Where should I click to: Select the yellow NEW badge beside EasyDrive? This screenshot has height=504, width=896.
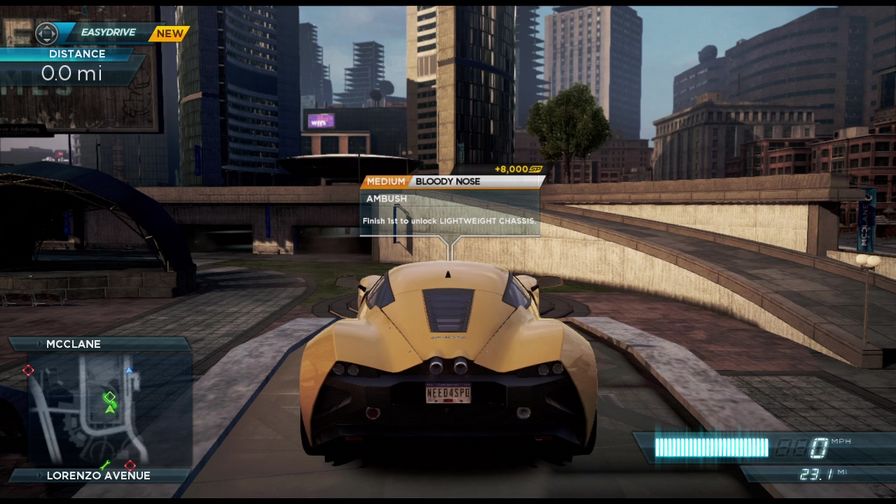coord(169,33)
